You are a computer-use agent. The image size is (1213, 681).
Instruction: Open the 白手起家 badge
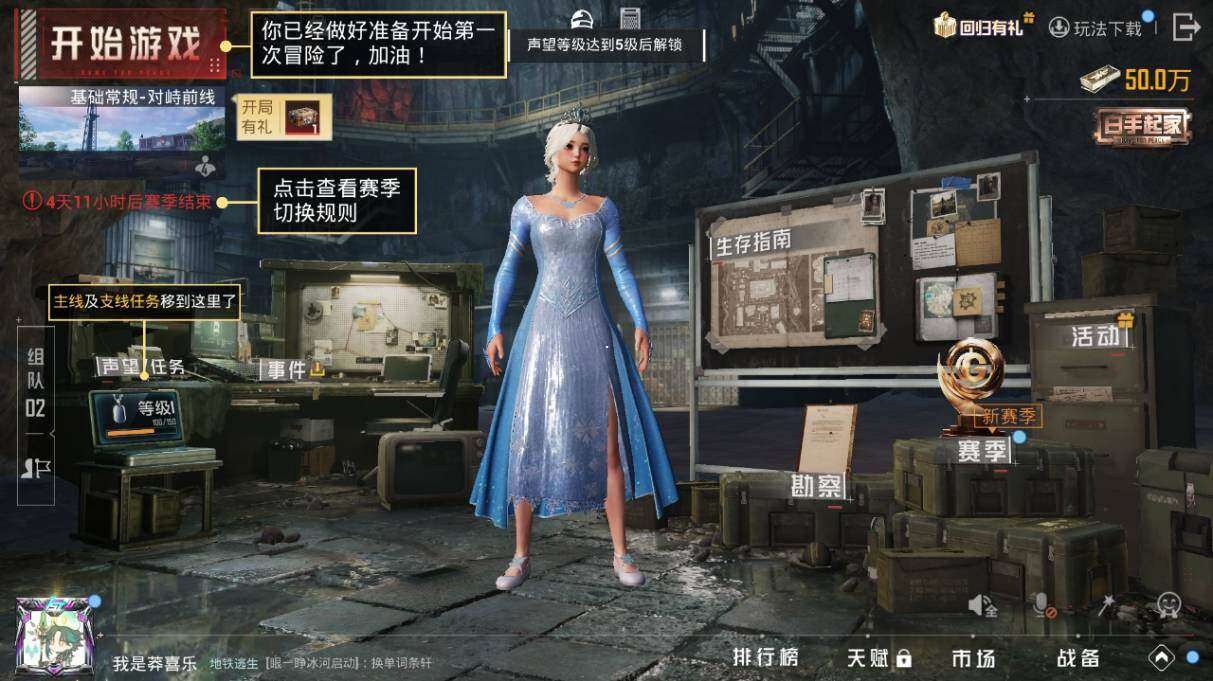tap(1143, 126)
